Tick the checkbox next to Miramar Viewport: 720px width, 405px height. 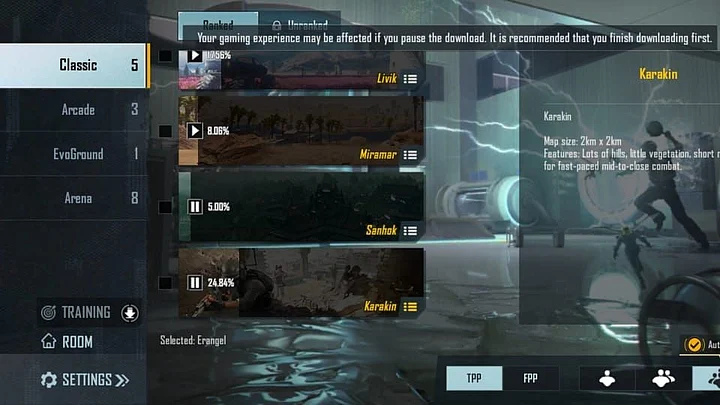(x=165, y=131)
